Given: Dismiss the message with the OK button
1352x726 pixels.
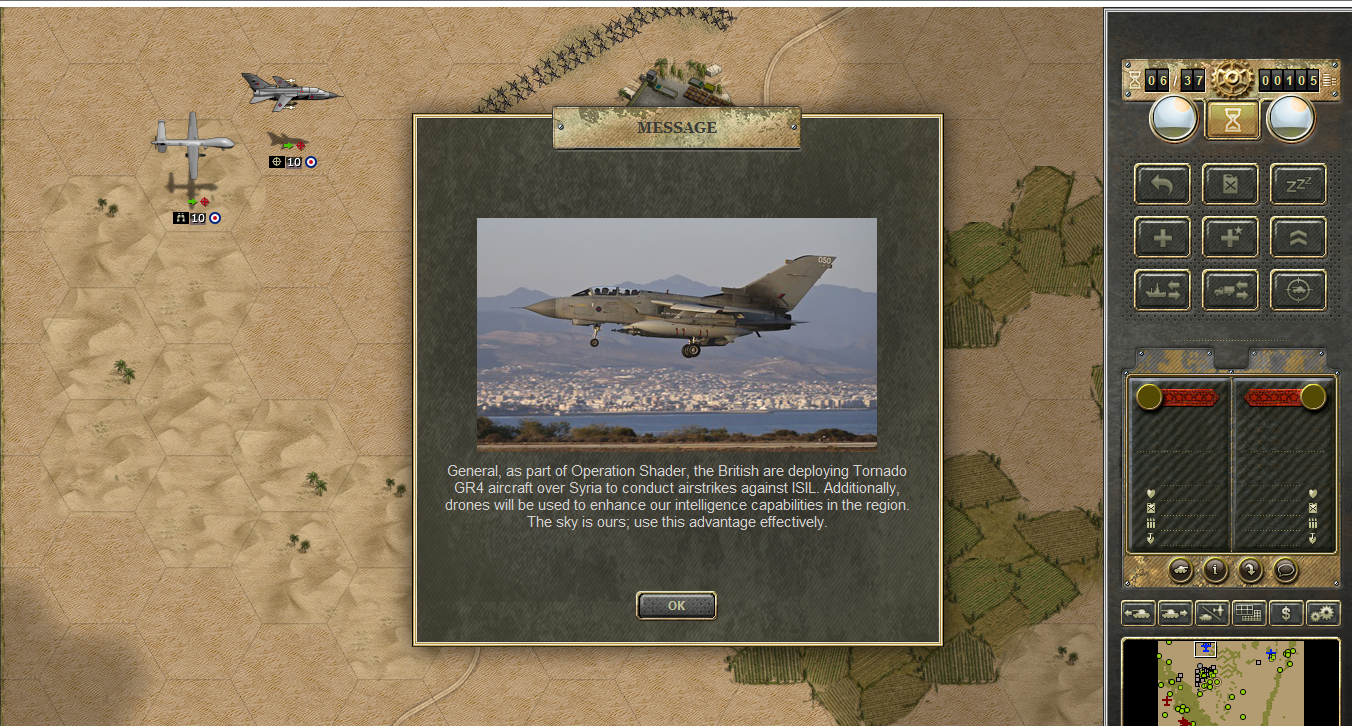Looking at the screenshot, I should tap(676, 605).
